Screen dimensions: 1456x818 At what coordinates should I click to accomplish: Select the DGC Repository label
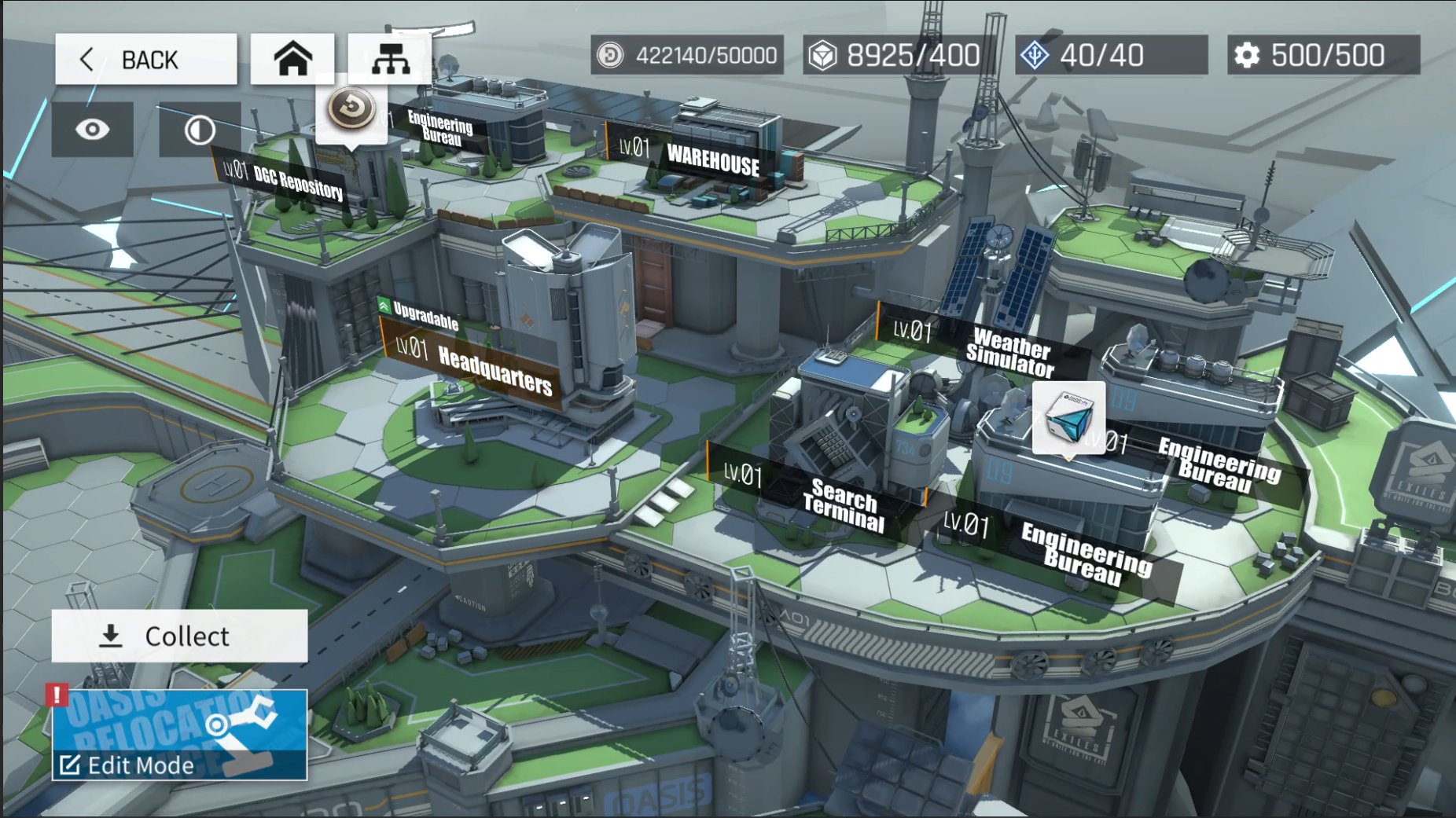283,181
